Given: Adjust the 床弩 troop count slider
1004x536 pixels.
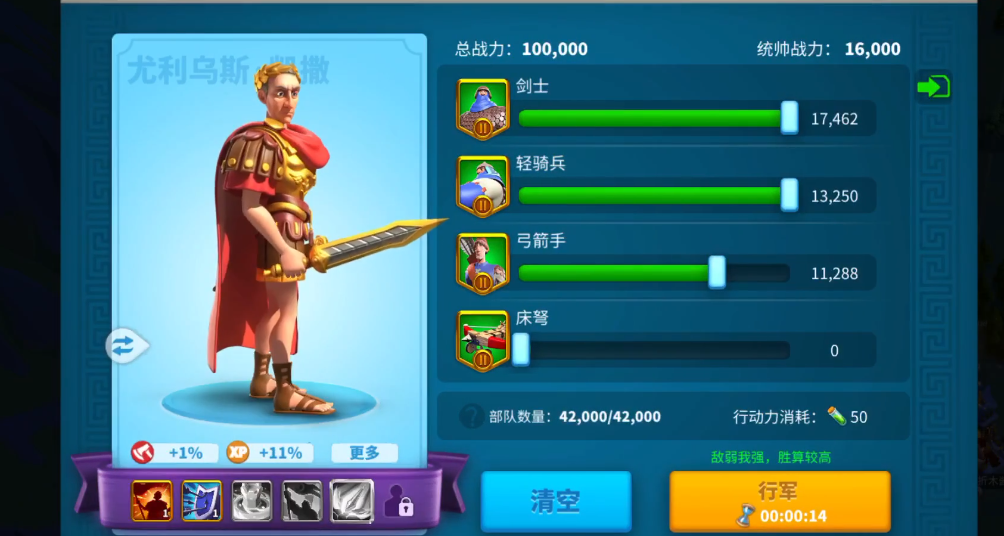Looking at the screenshot, I should [x=521, y=350].
